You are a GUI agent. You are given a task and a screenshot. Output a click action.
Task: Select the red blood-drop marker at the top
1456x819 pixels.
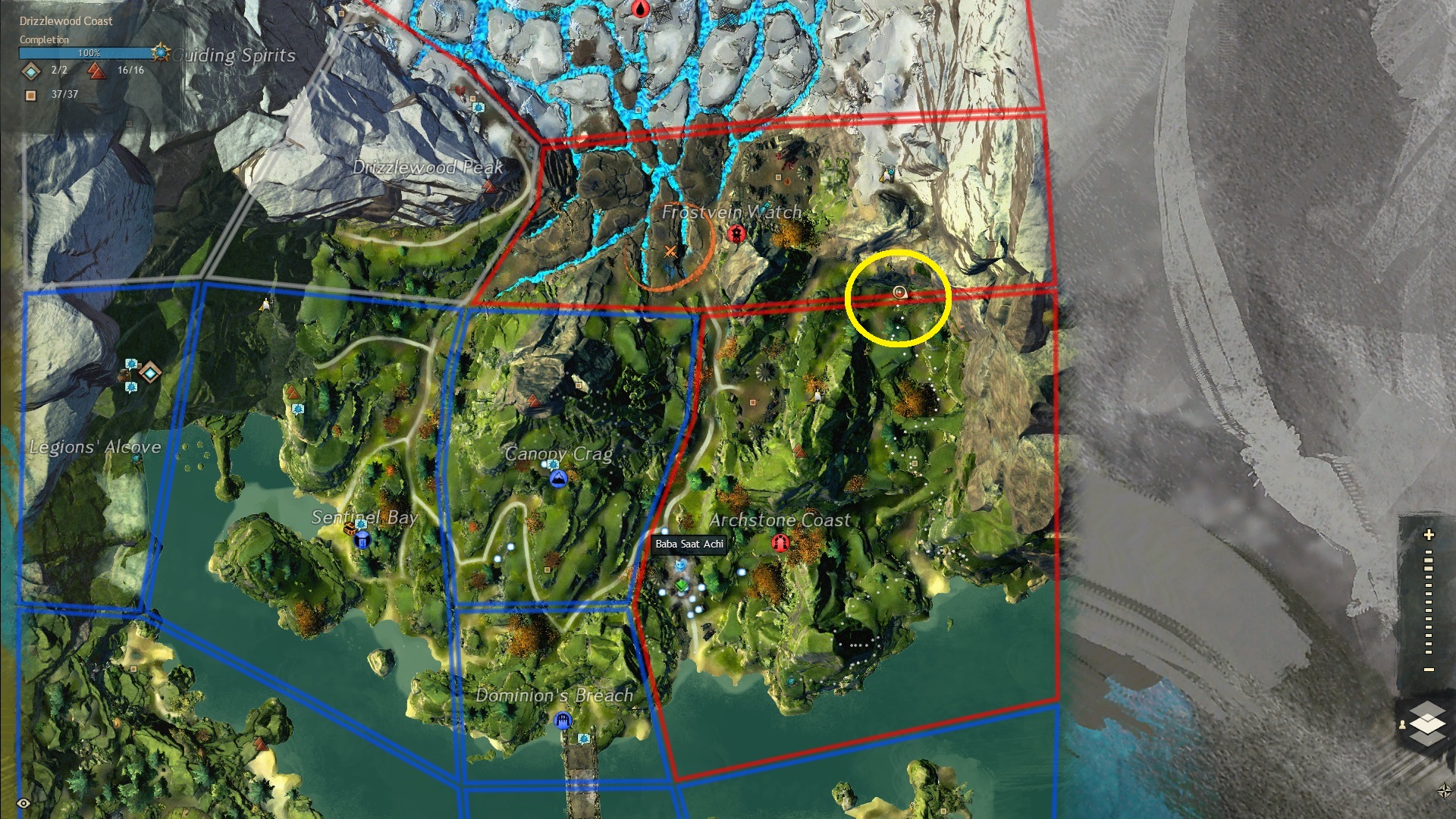pyautogui.click(x=641, y=9)
